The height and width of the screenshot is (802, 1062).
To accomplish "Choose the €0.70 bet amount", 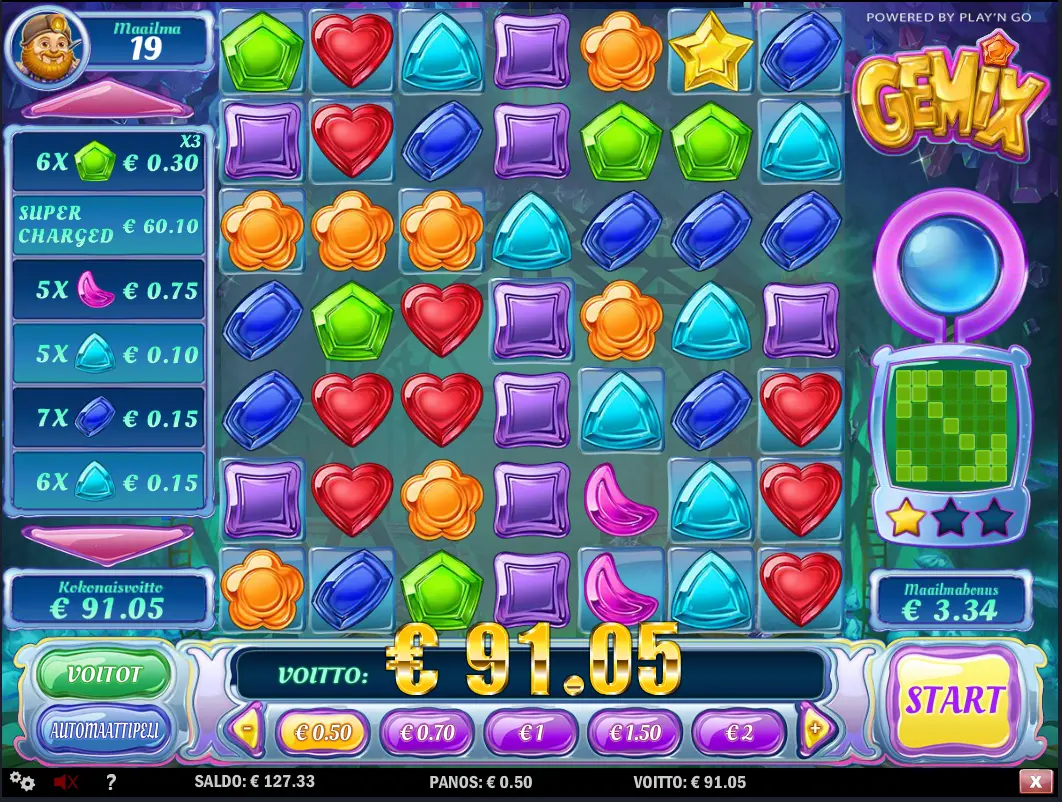I will [425, 732].
